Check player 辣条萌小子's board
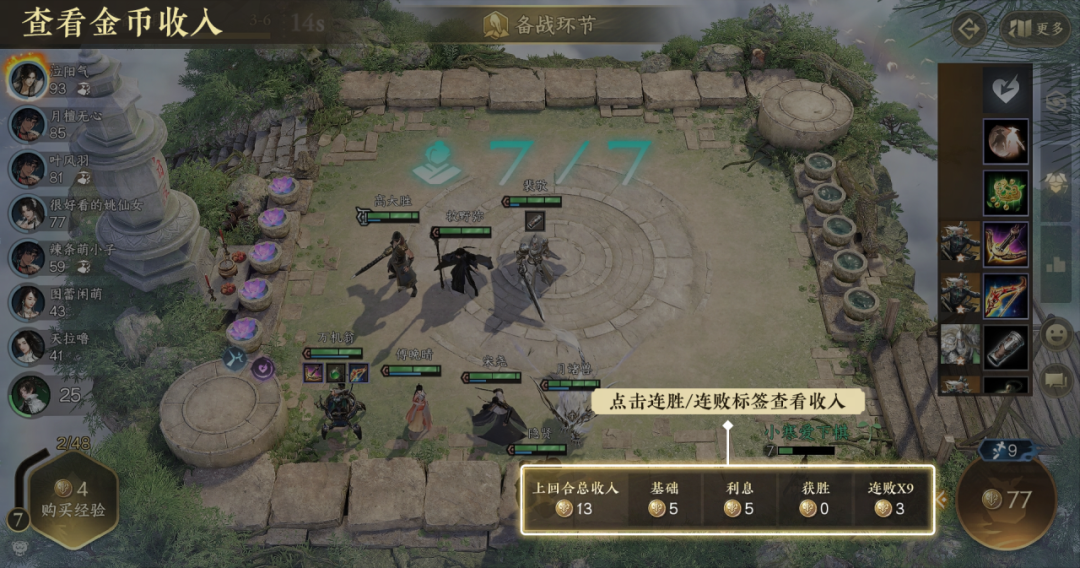Viewport: 1080px width, 568px height. (x=28, y=257)
